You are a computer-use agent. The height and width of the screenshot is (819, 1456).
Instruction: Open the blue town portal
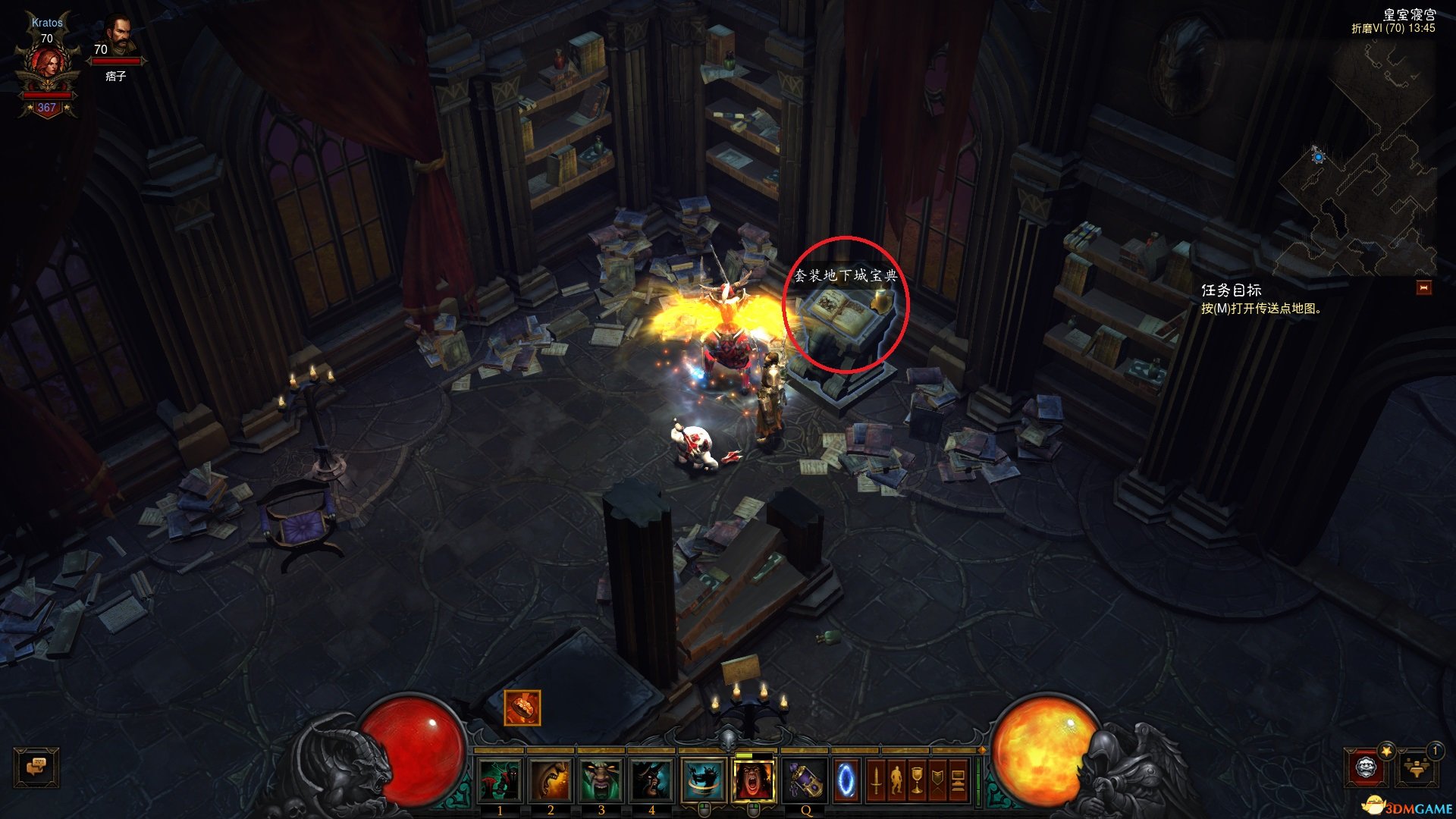tap(846, 780)
